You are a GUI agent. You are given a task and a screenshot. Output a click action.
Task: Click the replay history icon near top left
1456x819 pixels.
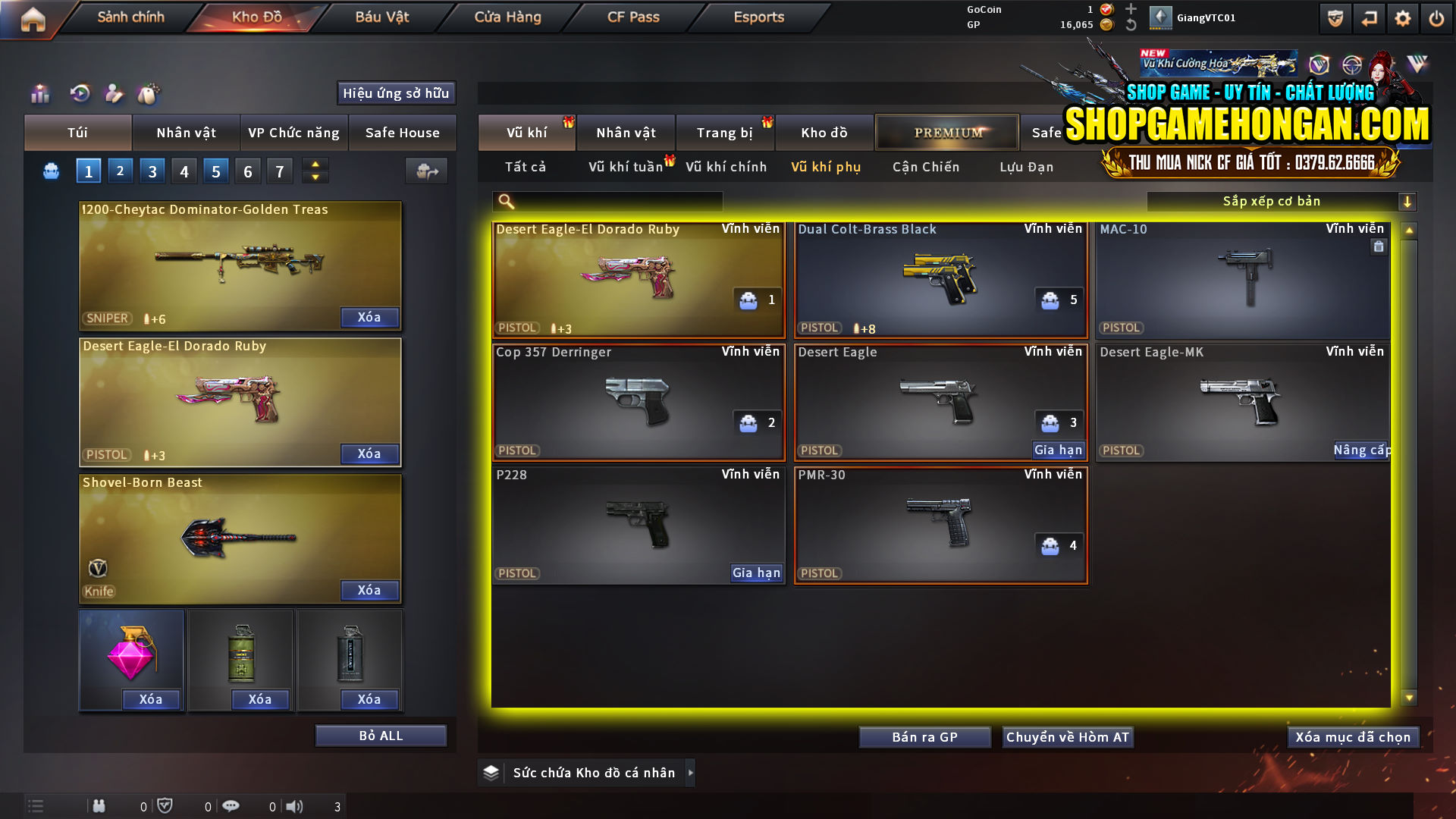pyautogui.click(x=79, y=94)
